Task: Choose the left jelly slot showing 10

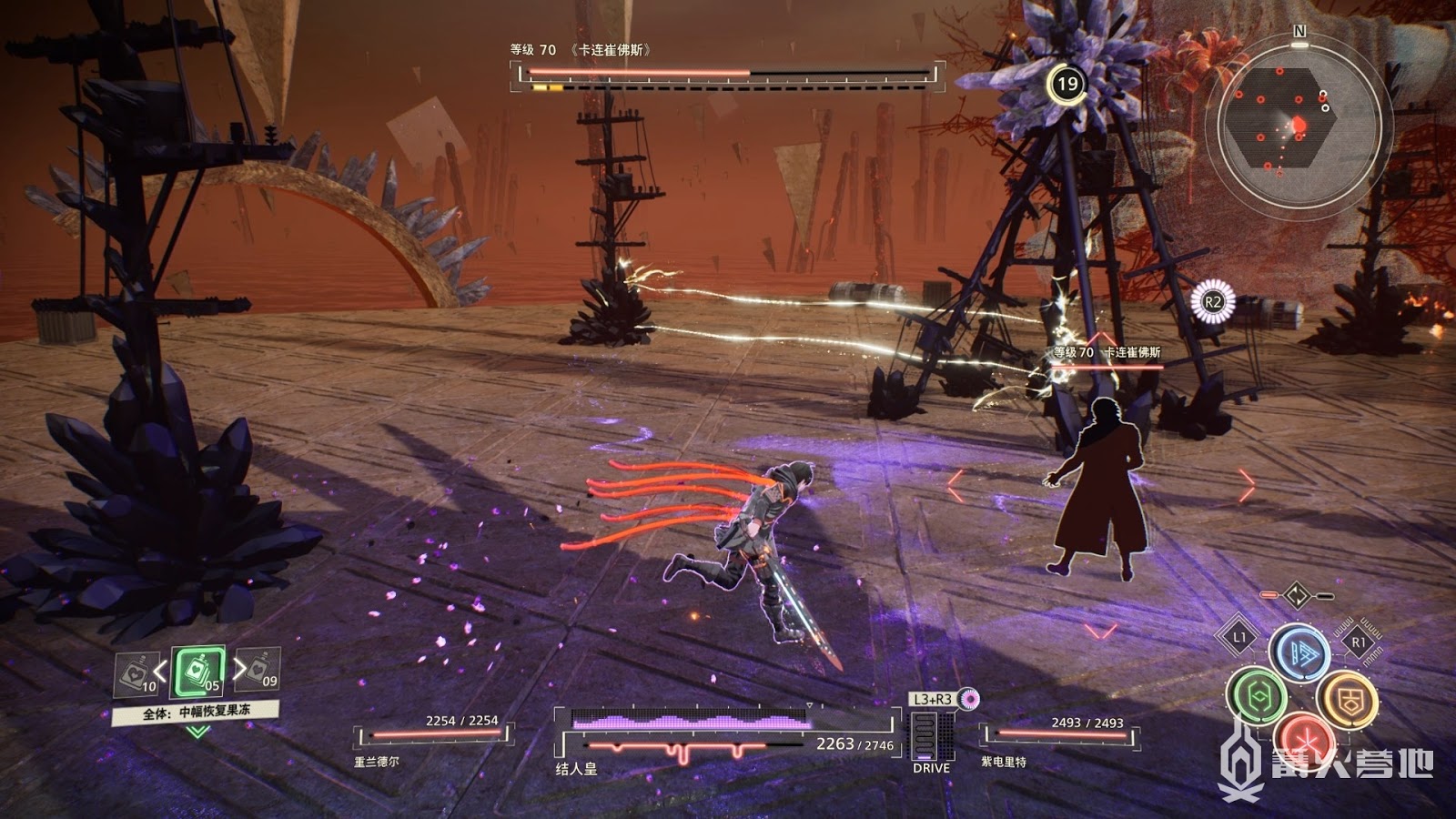Action: coord(136,674)
